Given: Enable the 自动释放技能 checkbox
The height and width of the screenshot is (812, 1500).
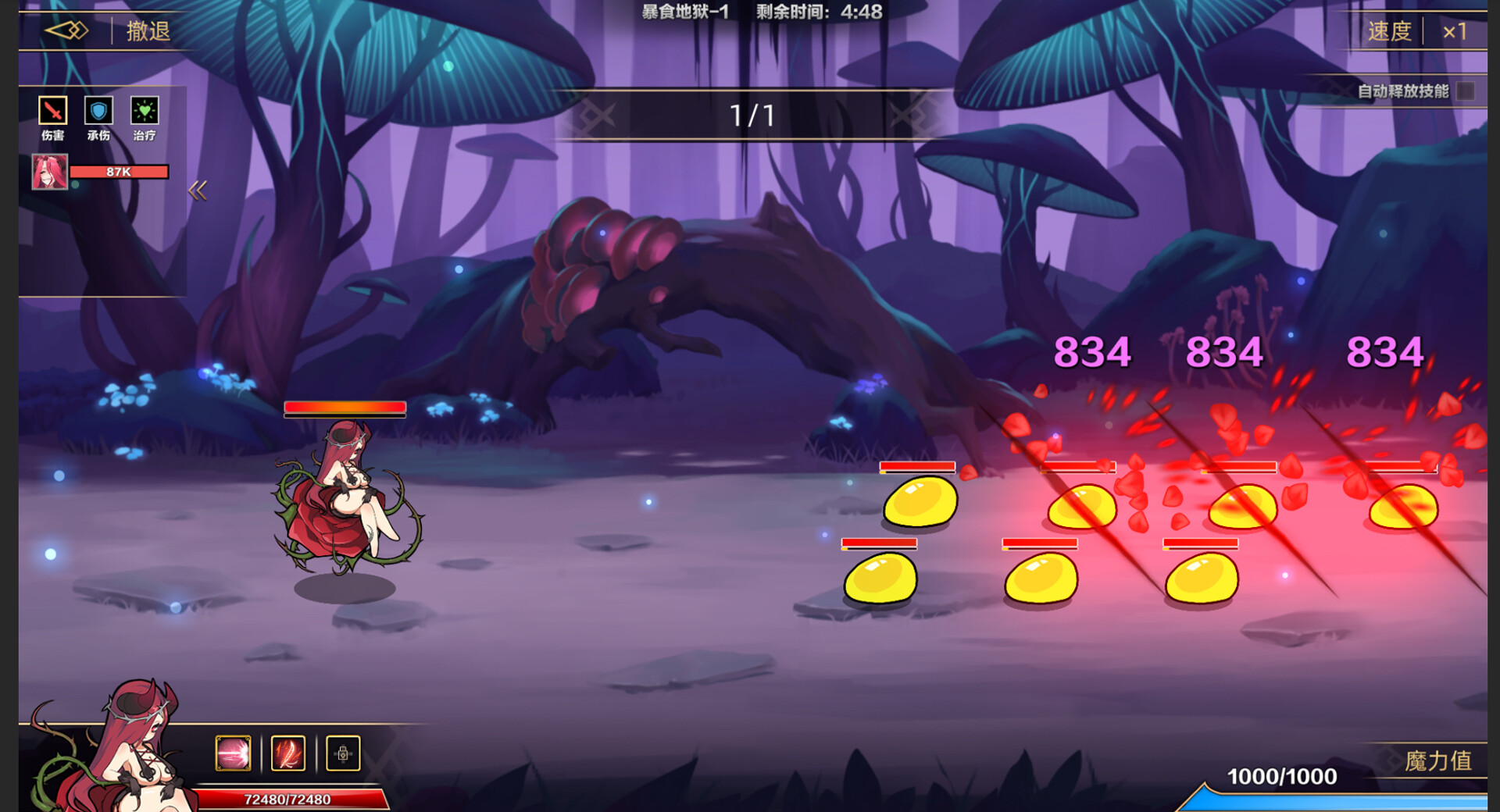Looking at the screenshot, I should pos(1466,91).
